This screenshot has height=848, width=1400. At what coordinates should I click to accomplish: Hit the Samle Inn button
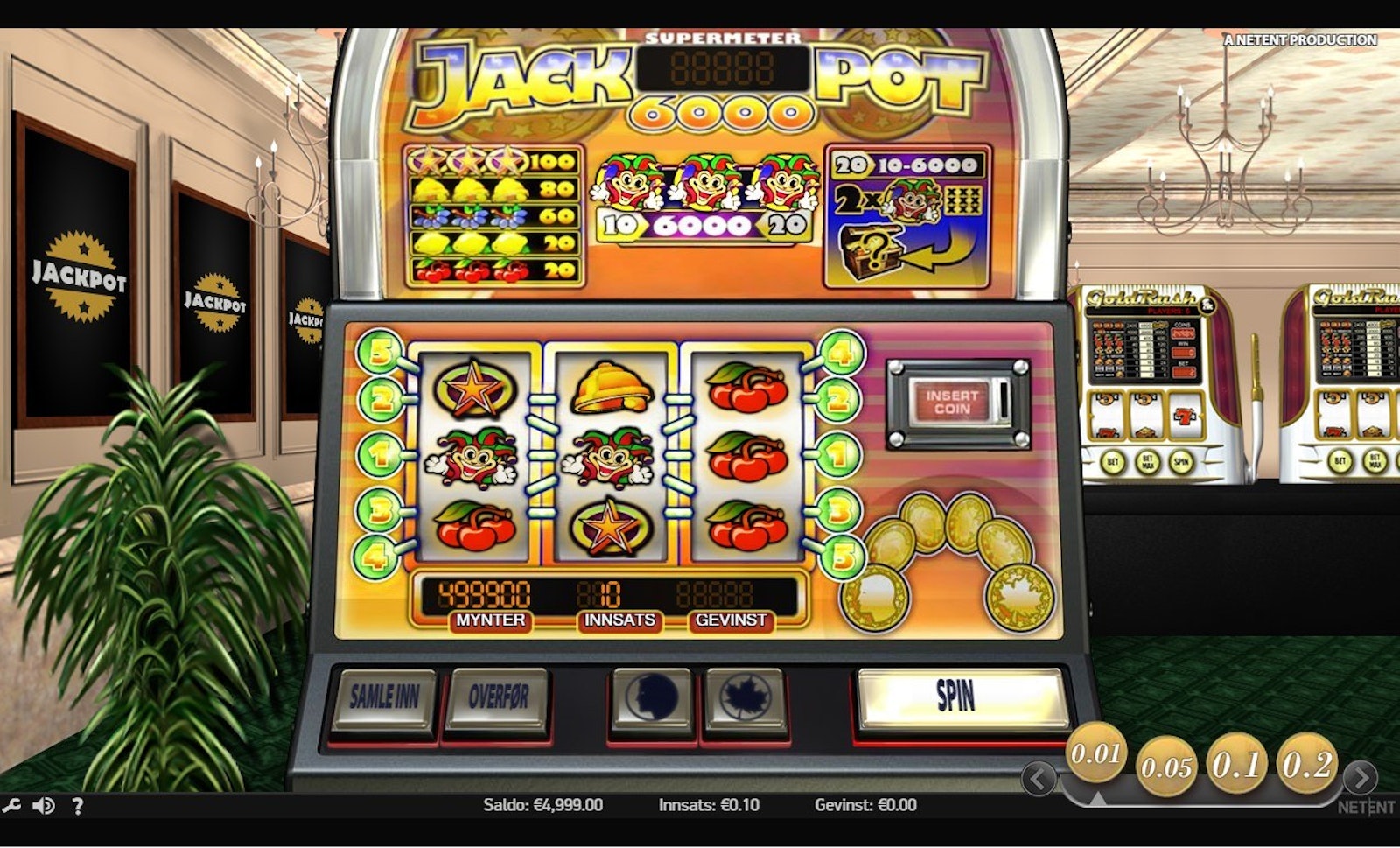(384, 697)
